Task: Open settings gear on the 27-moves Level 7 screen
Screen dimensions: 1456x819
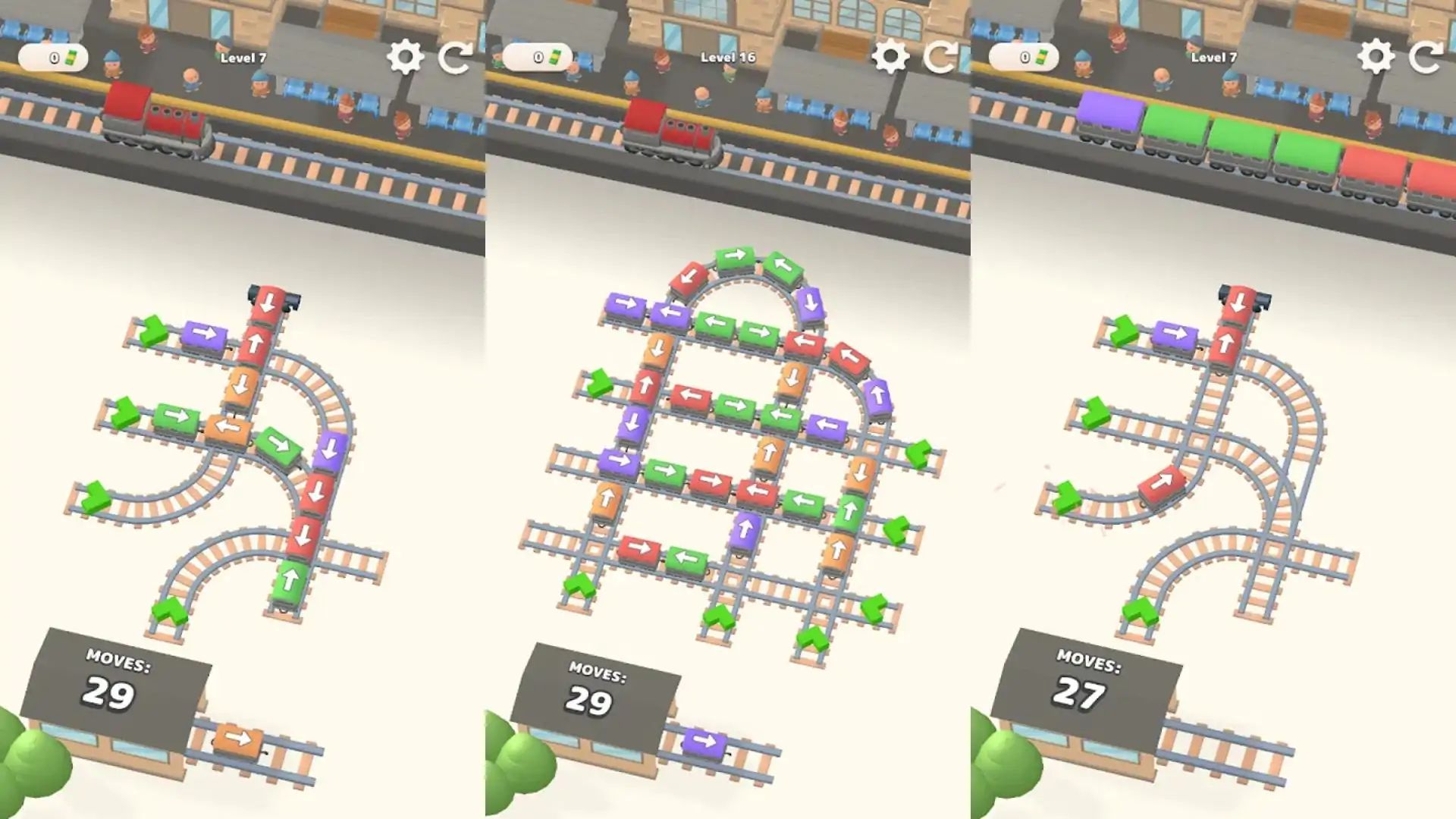Action: click(x=1376, y=56)
